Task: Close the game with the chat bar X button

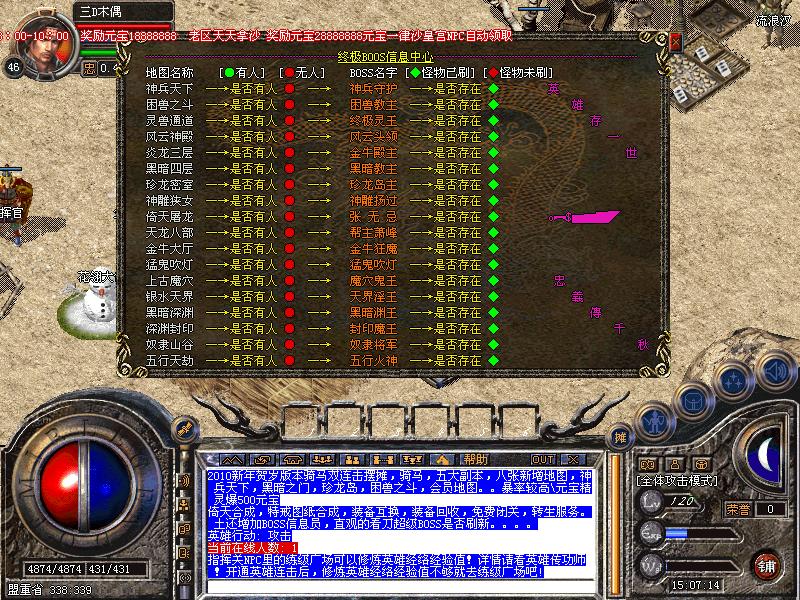Action: 575,459
